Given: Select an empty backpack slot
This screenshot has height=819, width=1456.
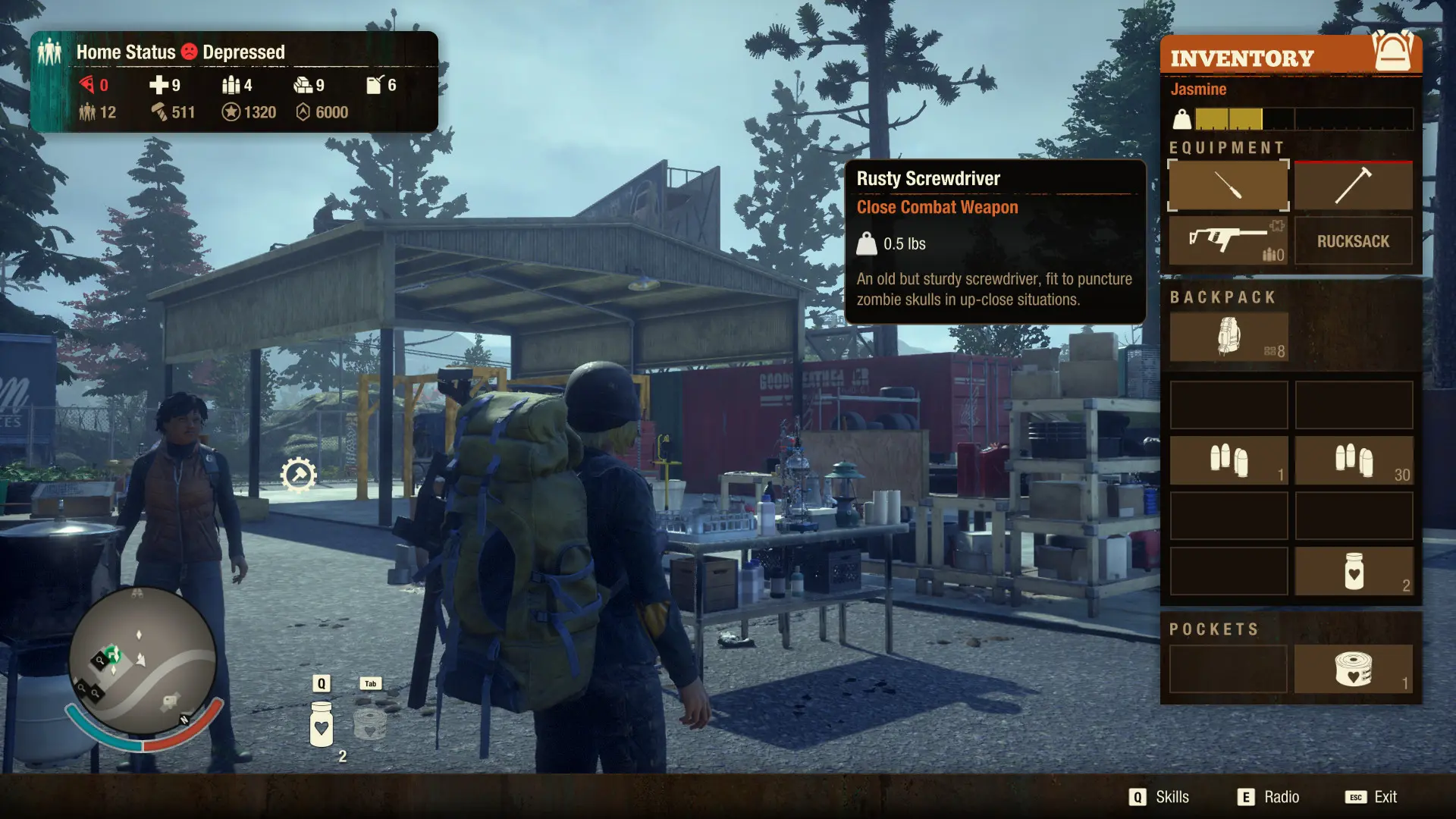Looking at the screenshot, I should [1228, 404].
